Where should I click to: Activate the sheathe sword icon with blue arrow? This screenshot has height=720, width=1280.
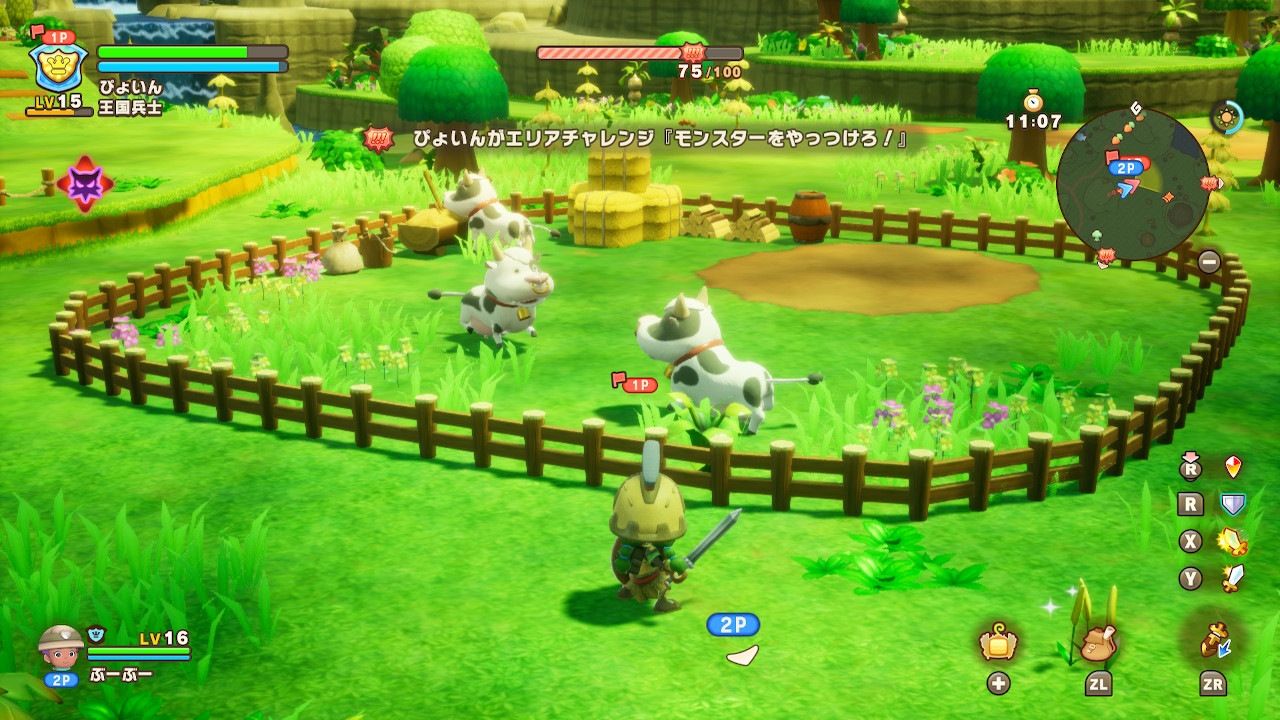[1214, 641]
